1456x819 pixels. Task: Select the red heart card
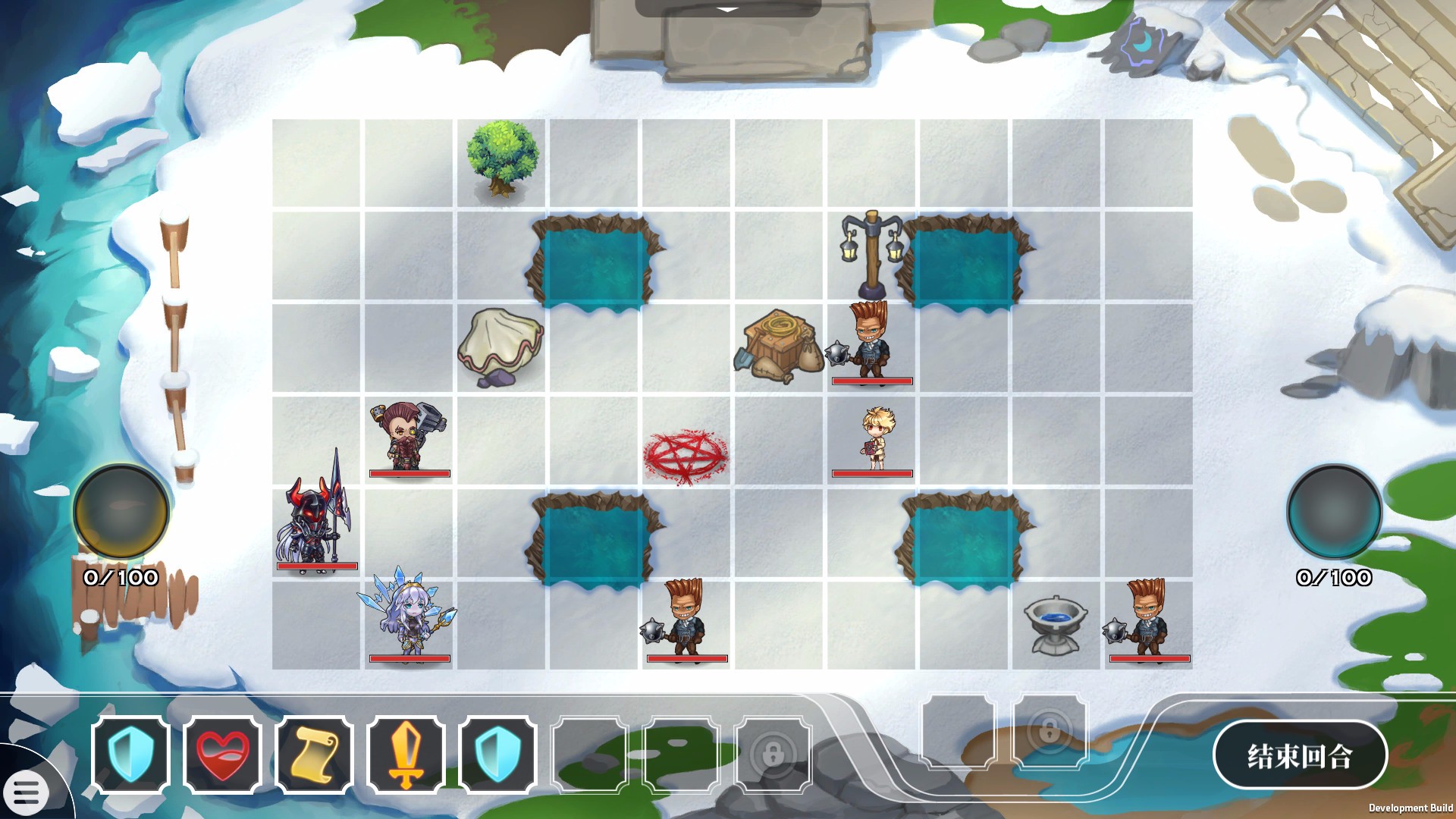[222, 755]
